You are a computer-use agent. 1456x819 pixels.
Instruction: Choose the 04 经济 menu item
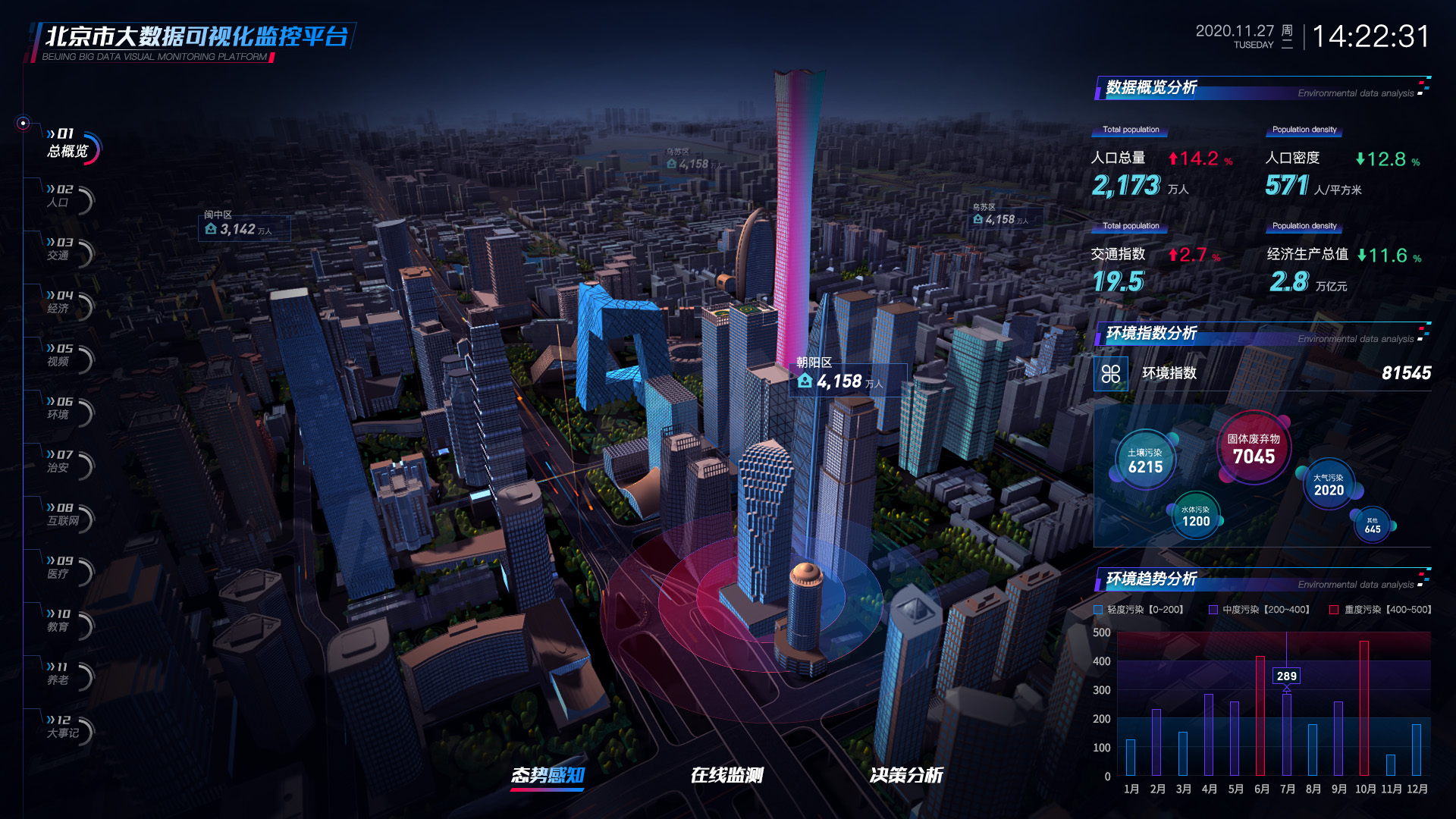62,303
